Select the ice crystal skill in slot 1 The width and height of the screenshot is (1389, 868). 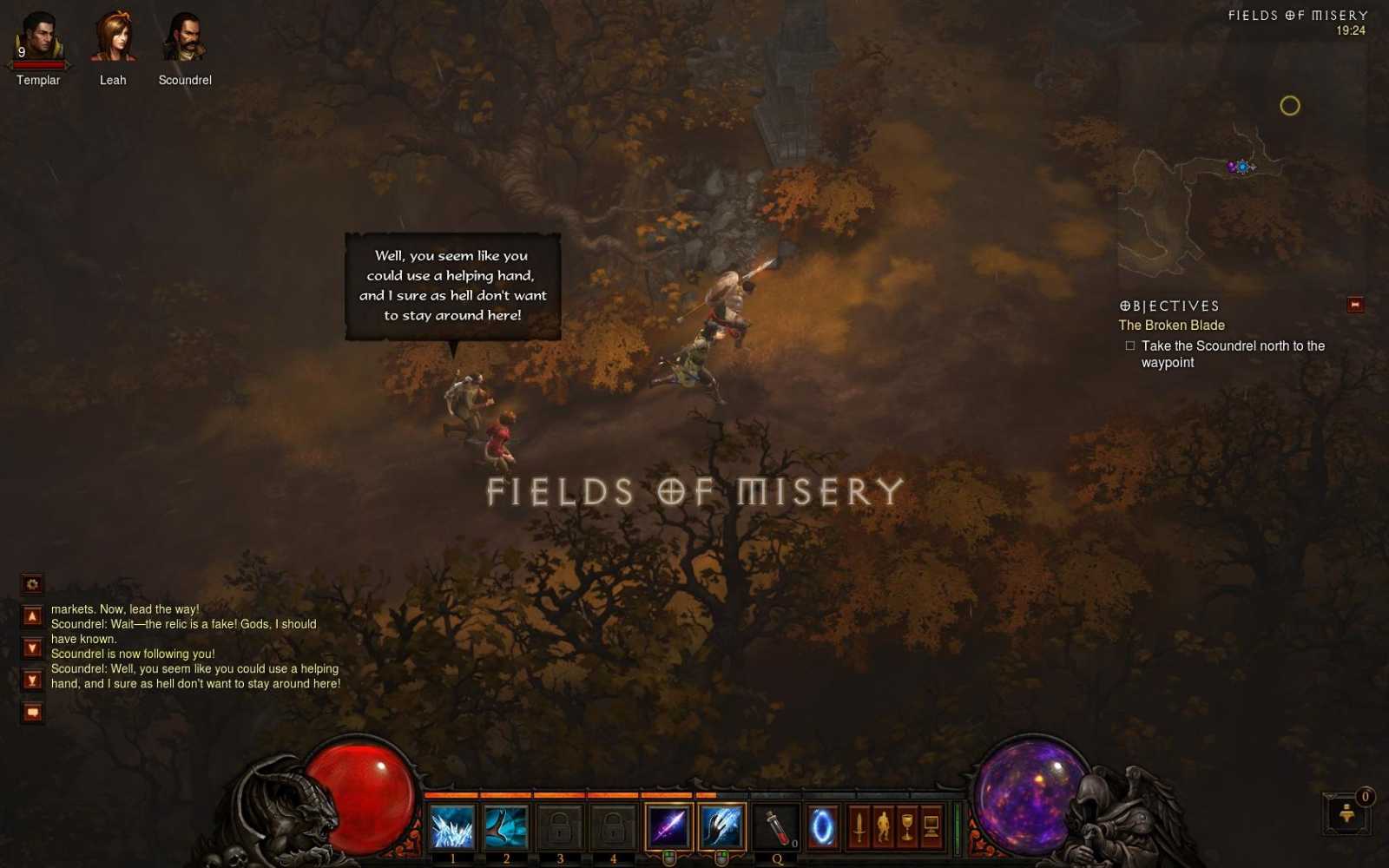(x=453, y=826)
